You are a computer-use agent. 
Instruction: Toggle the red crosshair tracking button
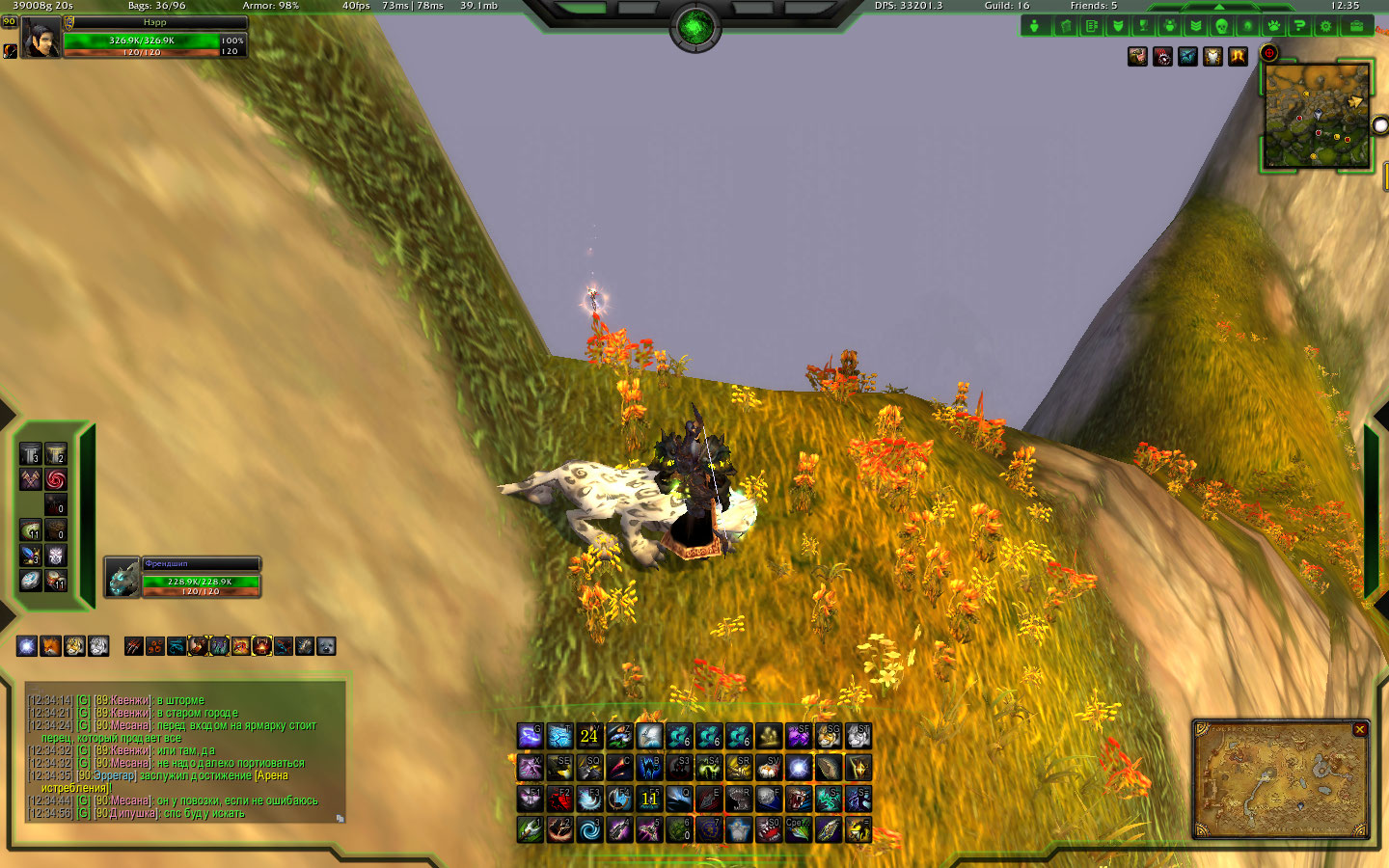(1269, 54)
